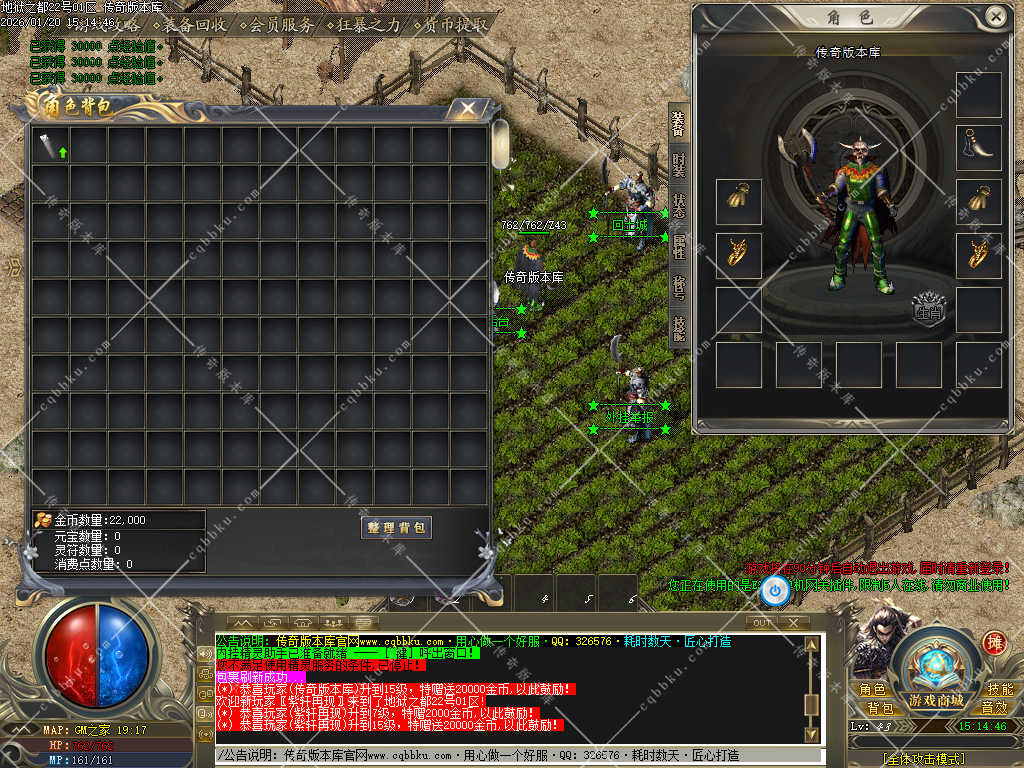Viewport: 1024px width, 768px height.
Task: Click the 音效 sound button
Action: [994, 707]
